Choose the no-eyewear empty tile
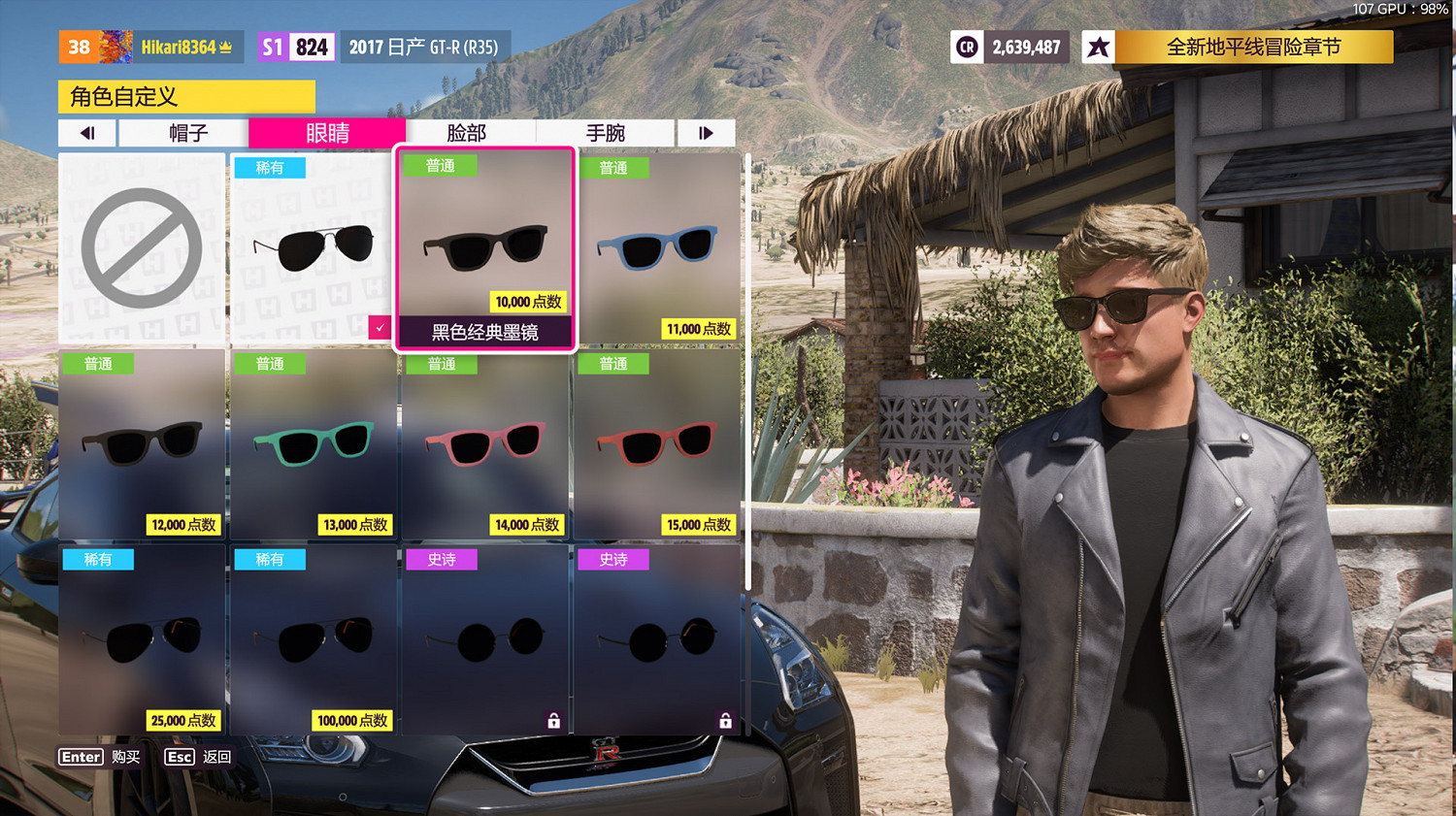This screenshot has width=1456, height=816. (x=142, y=248)
